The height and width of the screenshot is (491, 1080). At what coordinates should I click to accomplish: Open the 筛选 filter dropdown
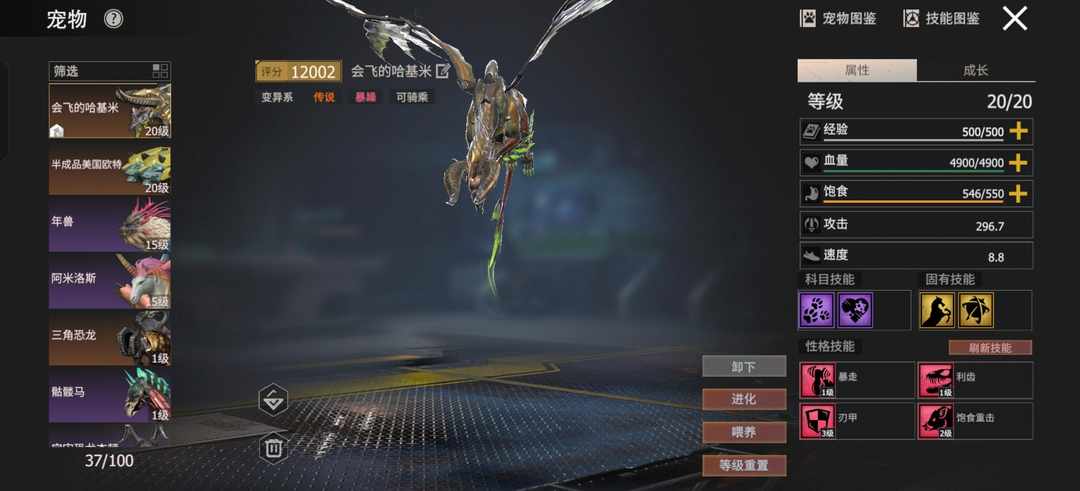(109, 71)
